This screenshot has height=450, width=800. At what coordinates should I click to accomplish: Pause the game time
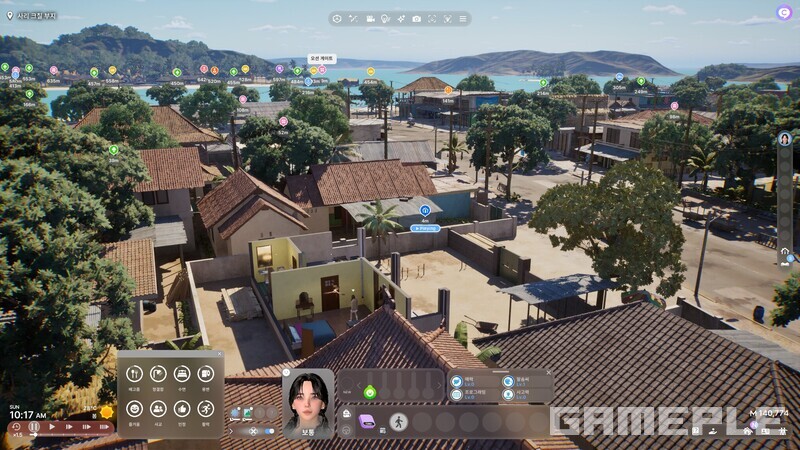tap(34, 426)
